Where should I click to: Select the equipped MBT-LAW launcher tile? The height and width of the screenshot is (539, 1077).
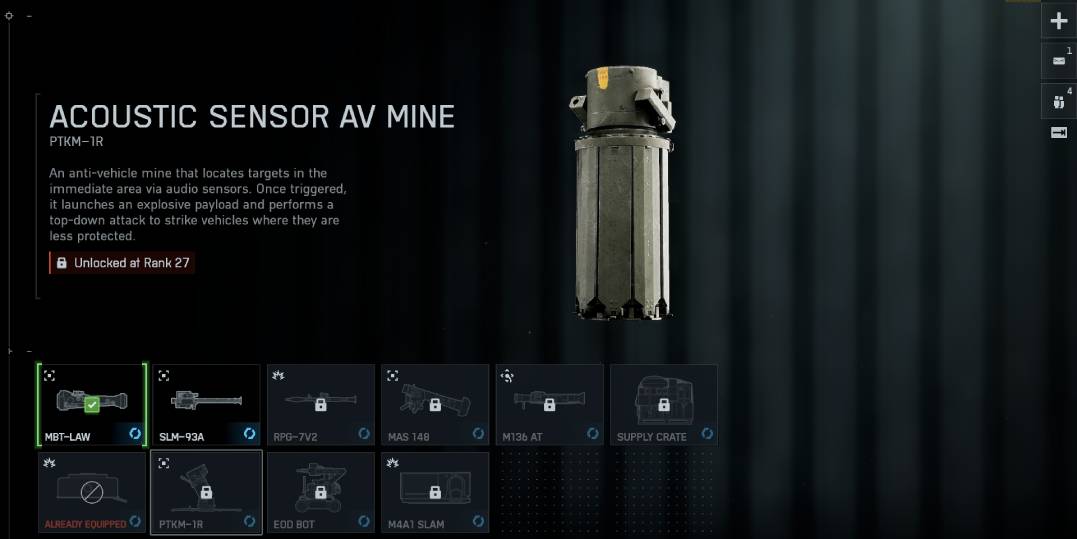pyautogui.click(x=92, y=404)
